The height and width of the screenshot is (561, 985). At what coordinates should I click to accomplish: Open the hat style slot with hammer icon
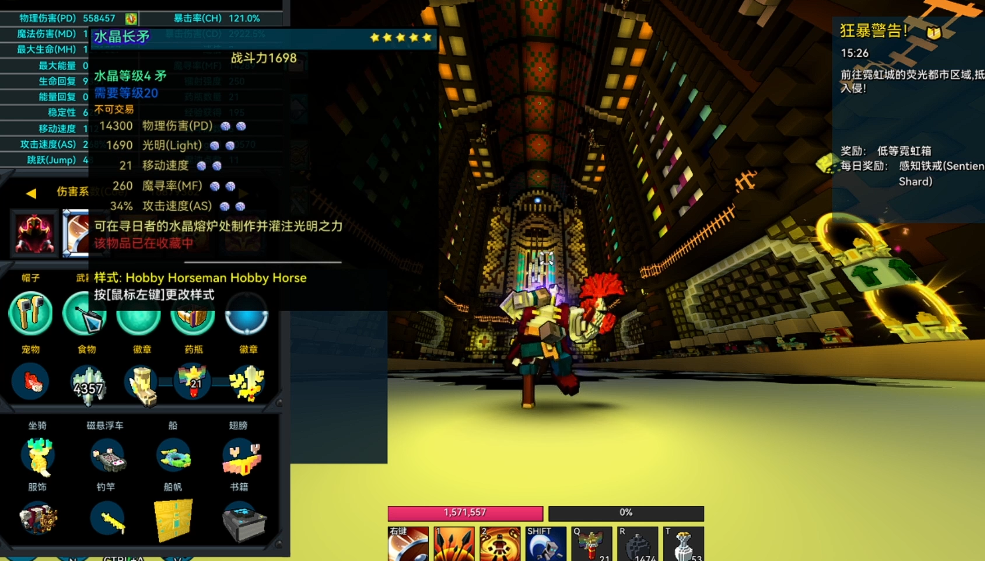pos(31,313)
